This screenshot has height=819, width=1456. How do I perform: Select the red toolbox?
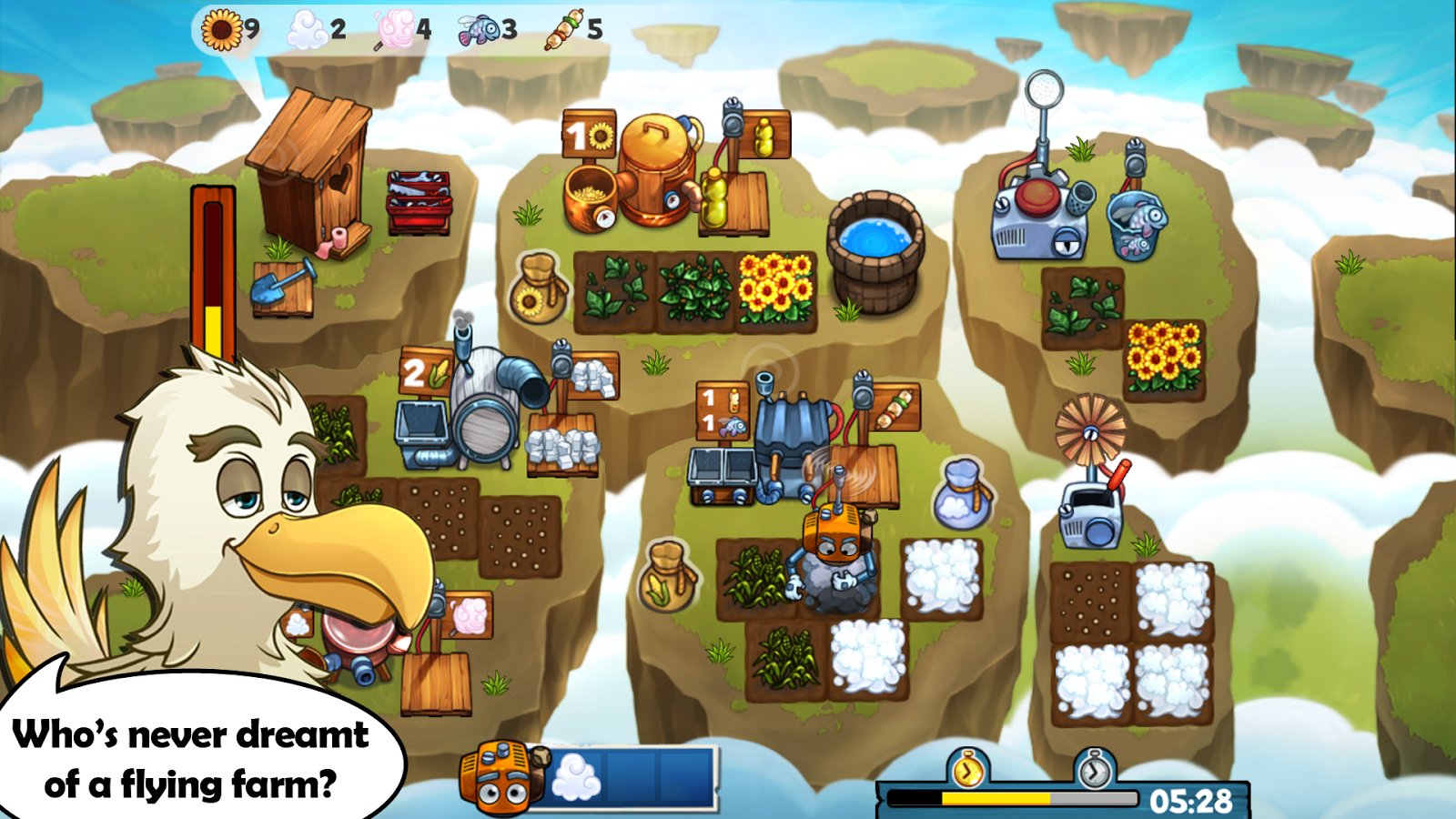(x=419, y=202)
